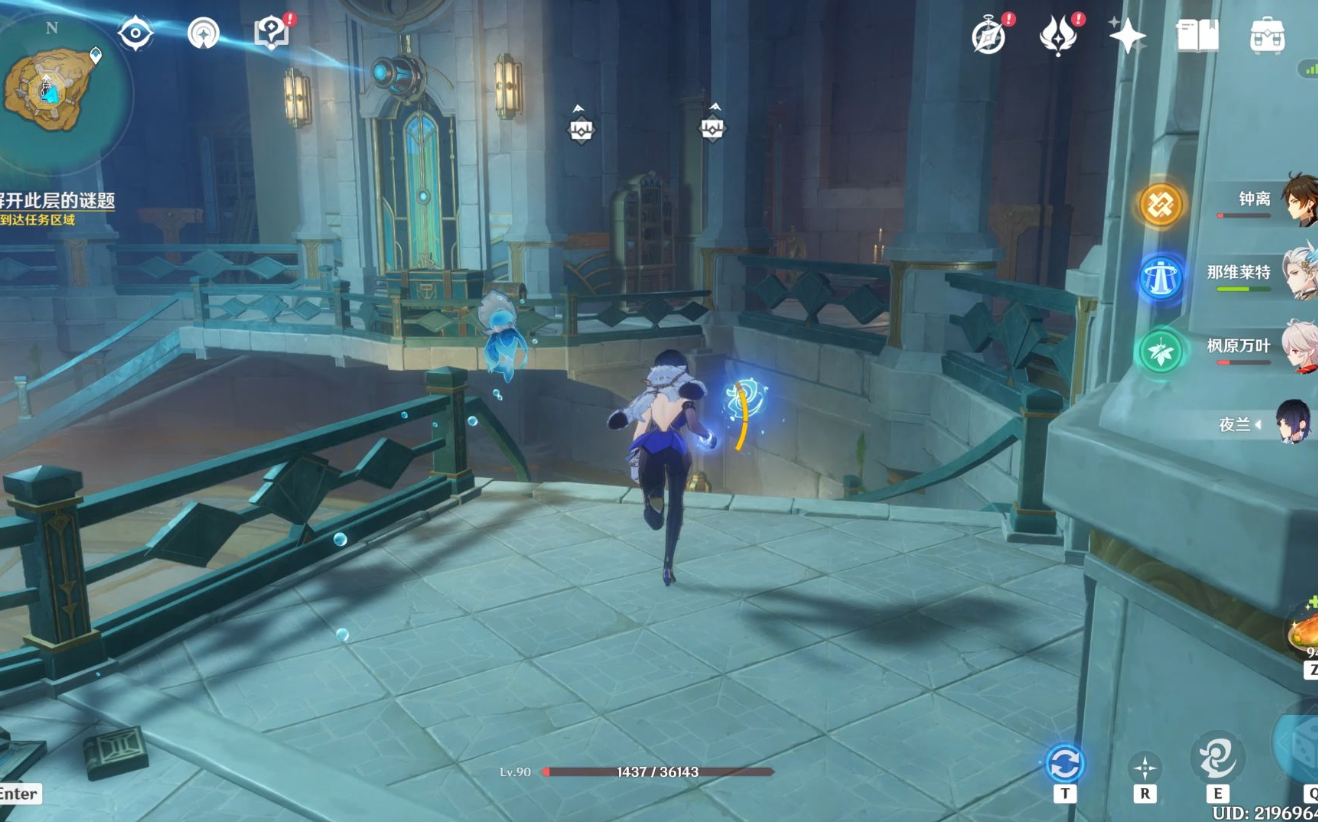Open the four-point star wish icon

click(x=1127, y=35)
